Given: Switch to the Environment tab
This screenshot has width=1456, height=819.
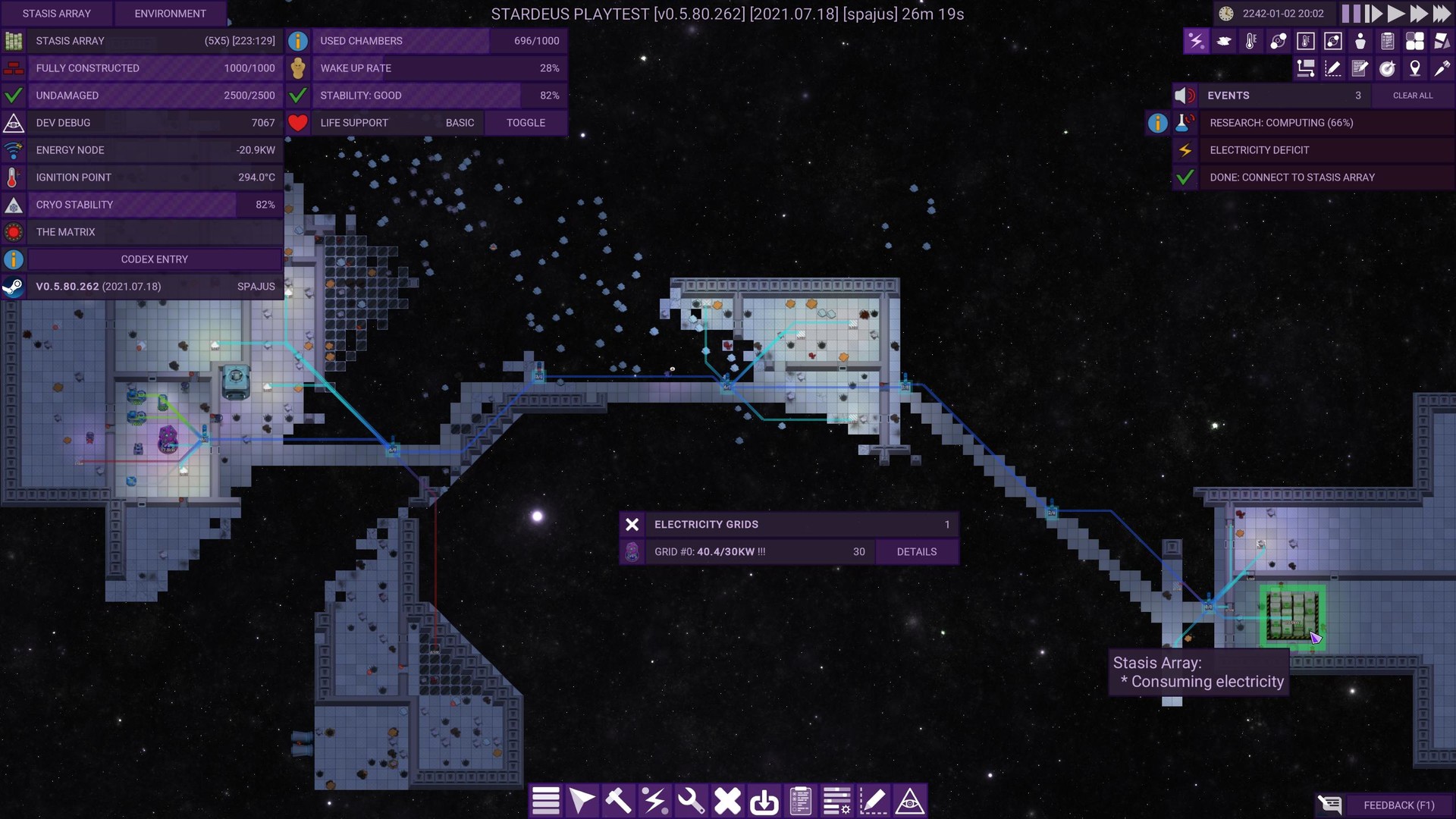Looking at the screenshot, I should (x=170, y=14).
